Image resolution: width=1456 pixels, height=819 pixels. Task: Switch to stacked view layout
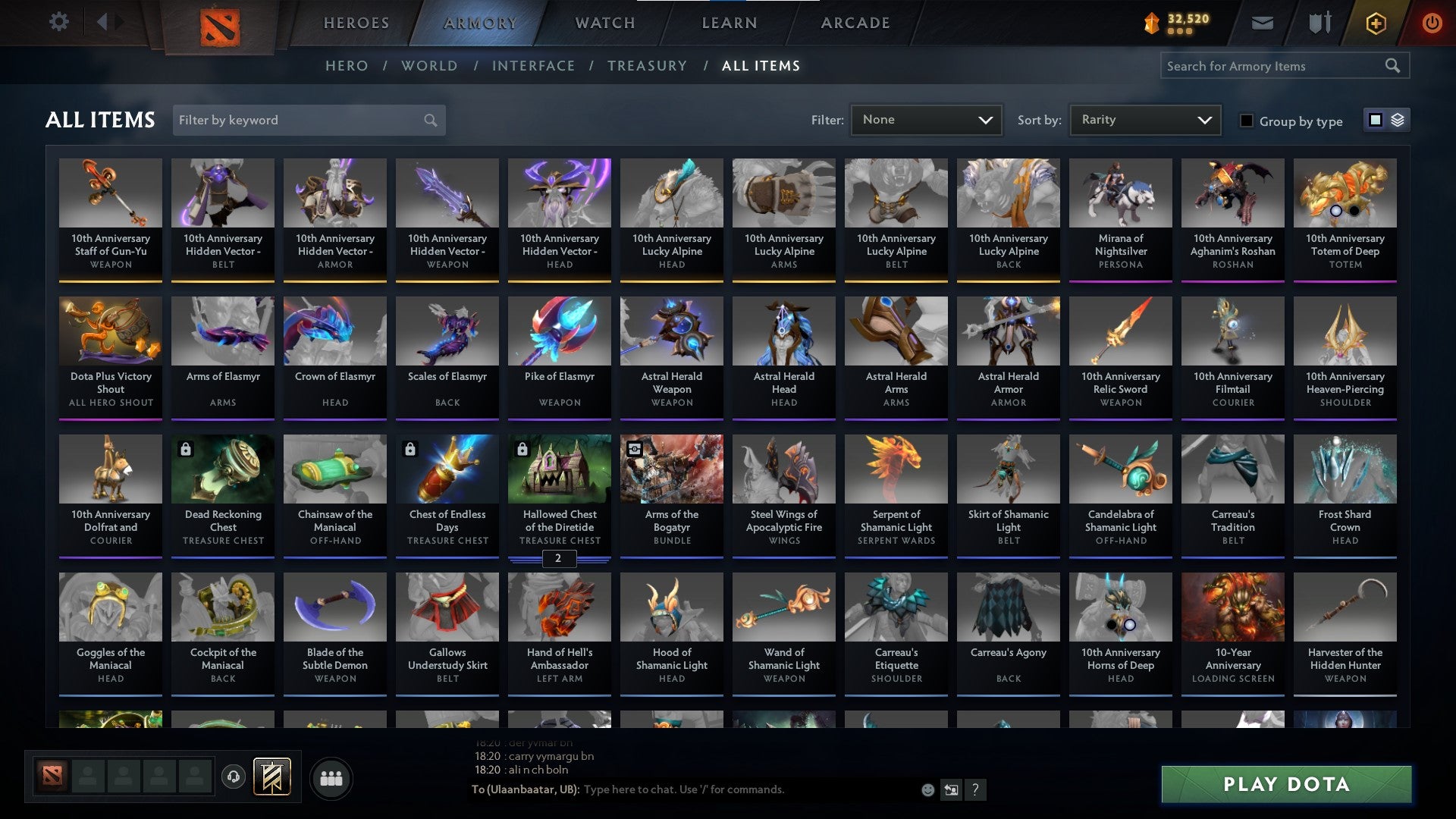[1398, 120]
